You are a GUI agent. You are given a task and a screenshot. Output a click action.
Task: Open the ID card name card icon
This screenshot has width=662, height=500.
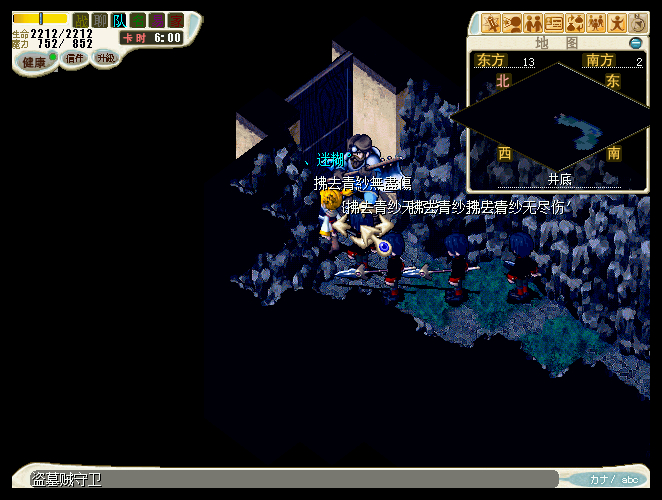click(554, 22)
